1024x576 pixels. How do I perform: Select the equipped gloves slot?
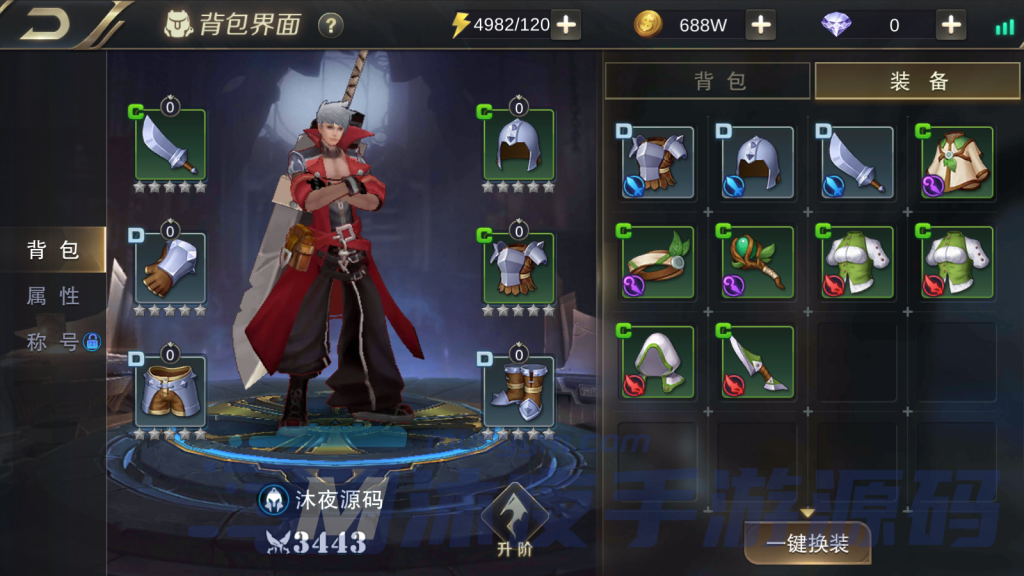171,268
